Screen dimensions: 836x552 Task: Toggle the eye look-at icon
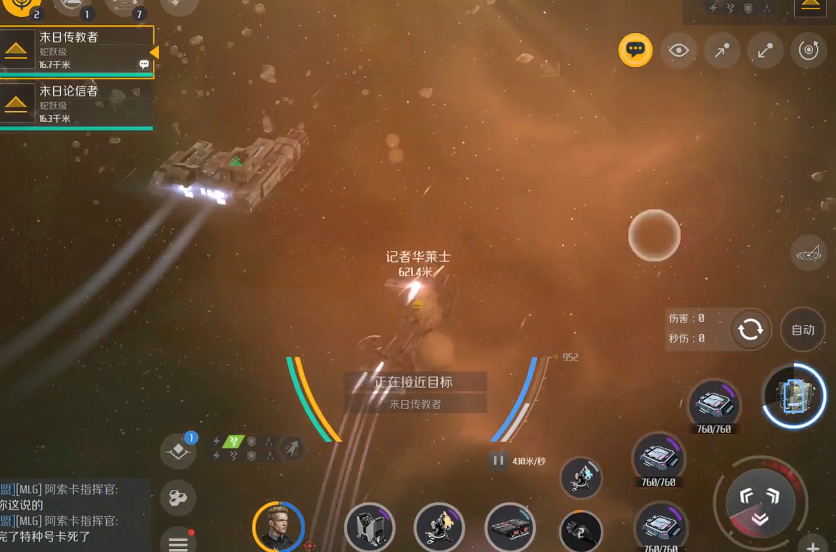tap(679, 50)
